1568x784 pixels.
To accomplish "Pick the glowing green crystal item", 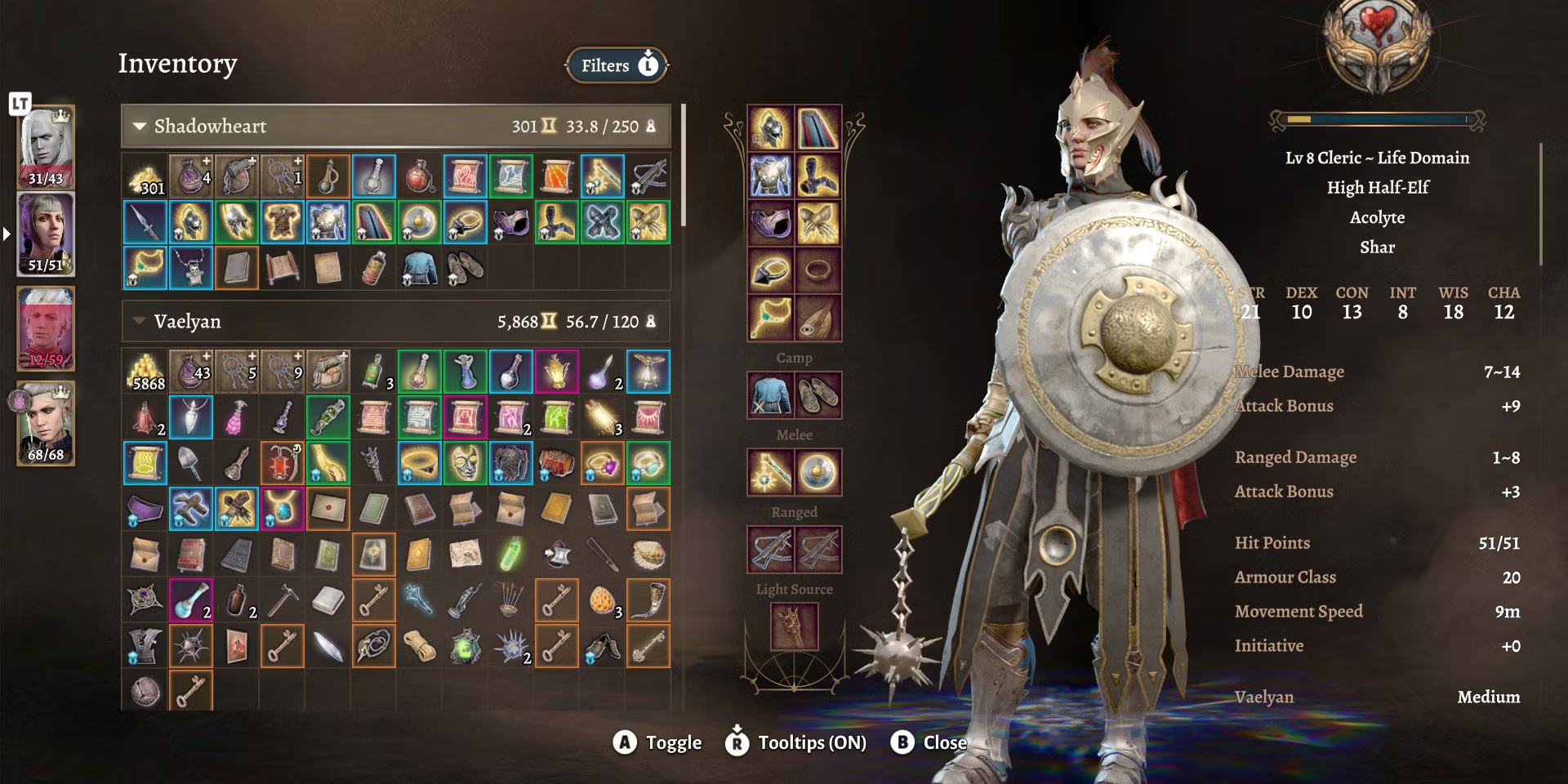I will [x=511, y=555].
